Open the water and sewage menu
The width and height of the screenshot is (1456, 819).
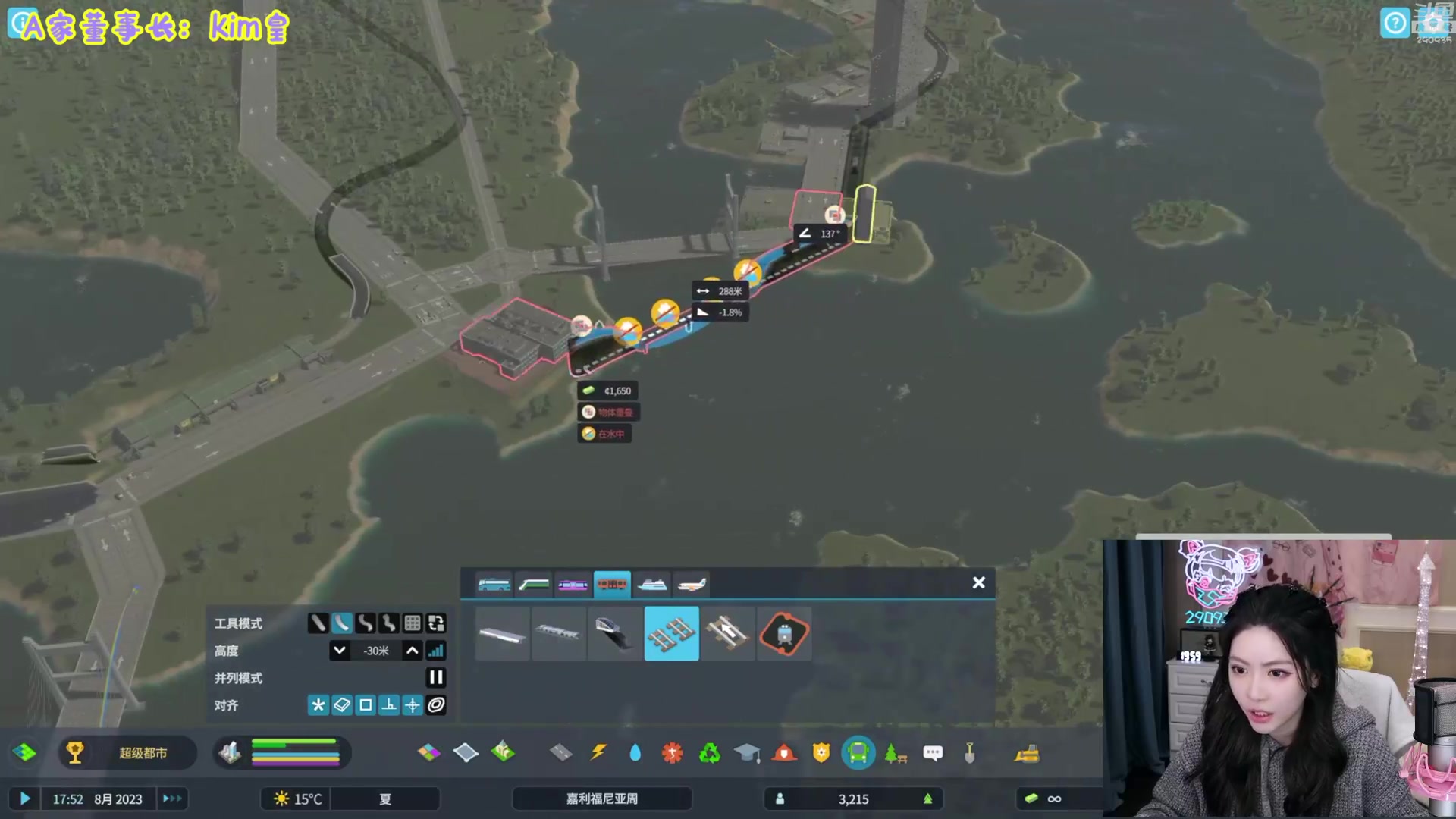(635, 753)
